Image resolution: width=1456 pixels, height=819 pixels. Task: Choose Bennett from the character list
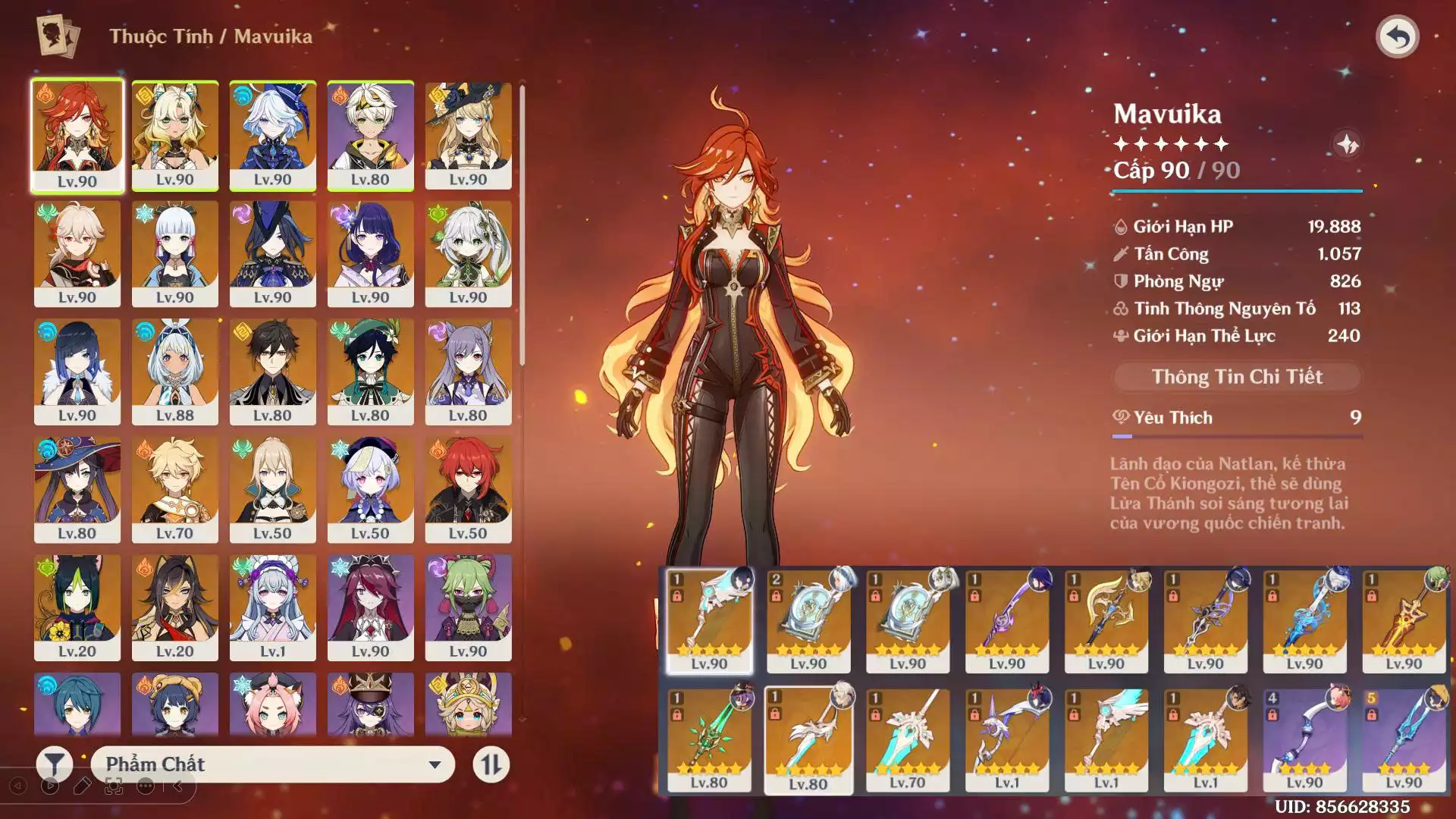370,135
